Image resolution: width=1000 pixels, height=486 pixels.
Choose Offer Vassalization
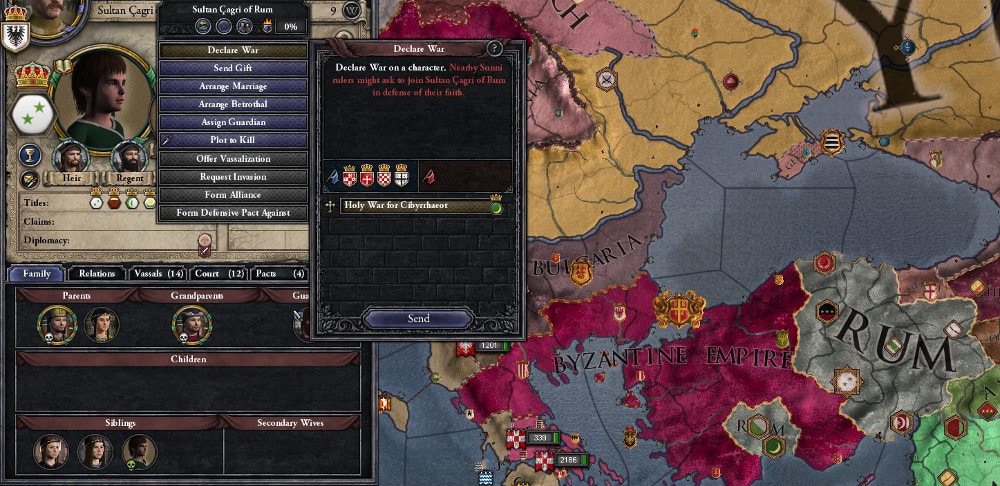pyautogui.click(x=233, y=158)
